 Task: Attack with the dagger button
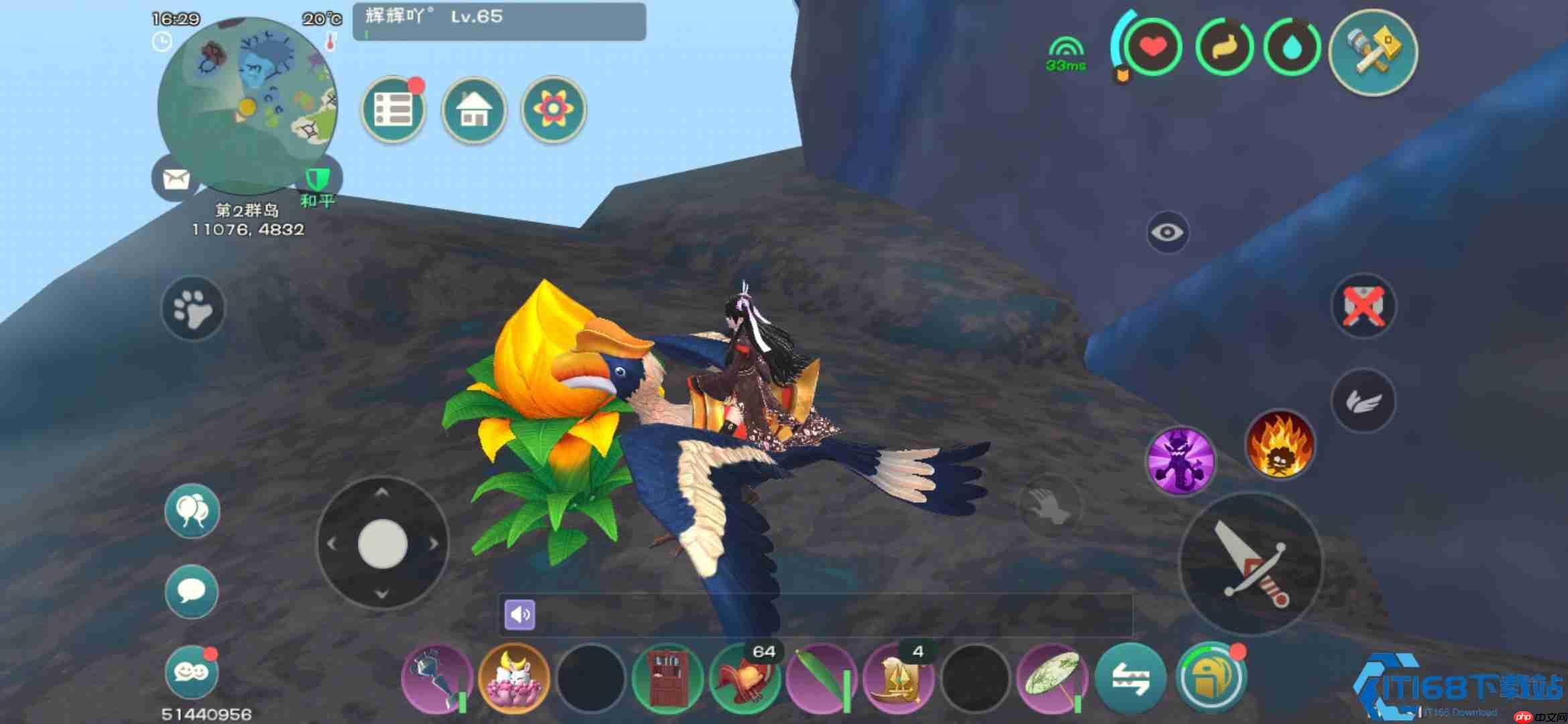[1250, 563]
